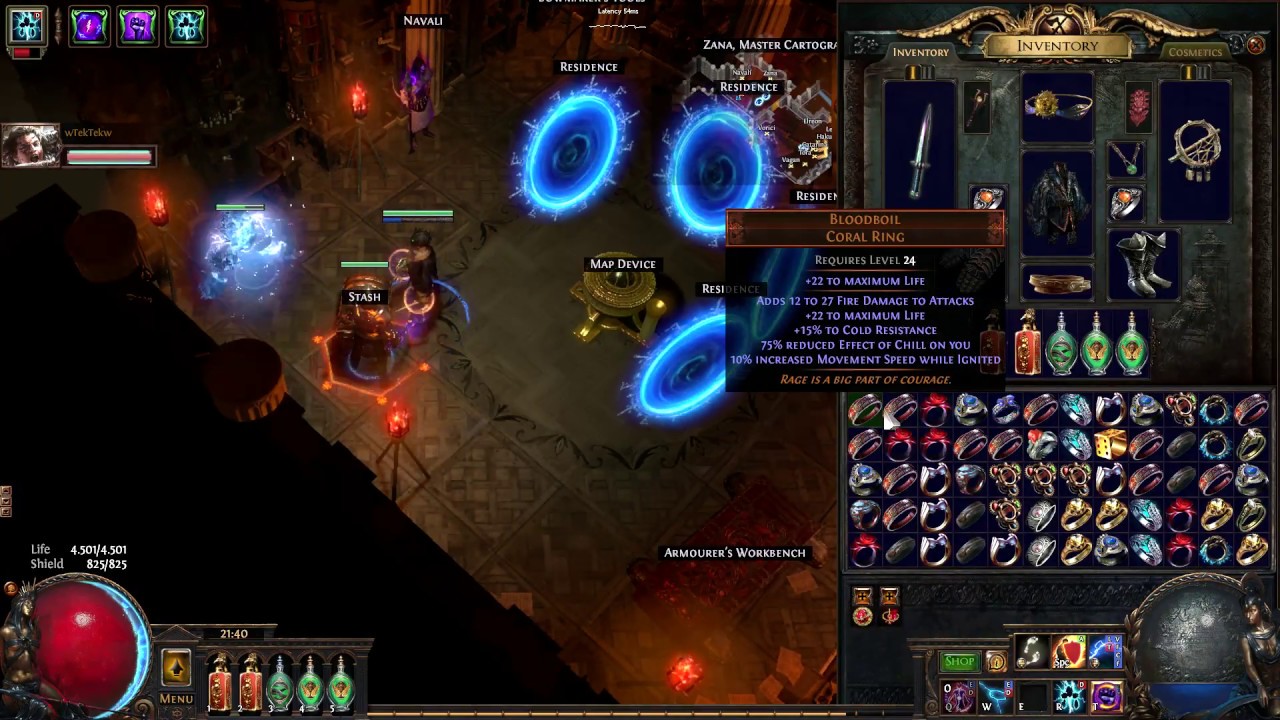Close the Inventory panel
1280x720 pixels.
(x=1256, y=45)
